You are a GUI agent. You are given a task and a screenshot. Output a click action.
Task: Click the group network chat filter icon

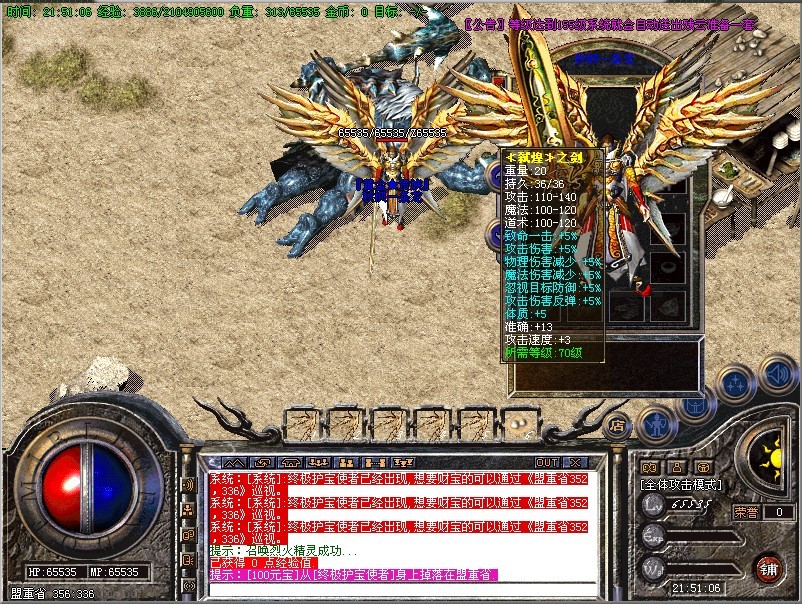(187, 510)
